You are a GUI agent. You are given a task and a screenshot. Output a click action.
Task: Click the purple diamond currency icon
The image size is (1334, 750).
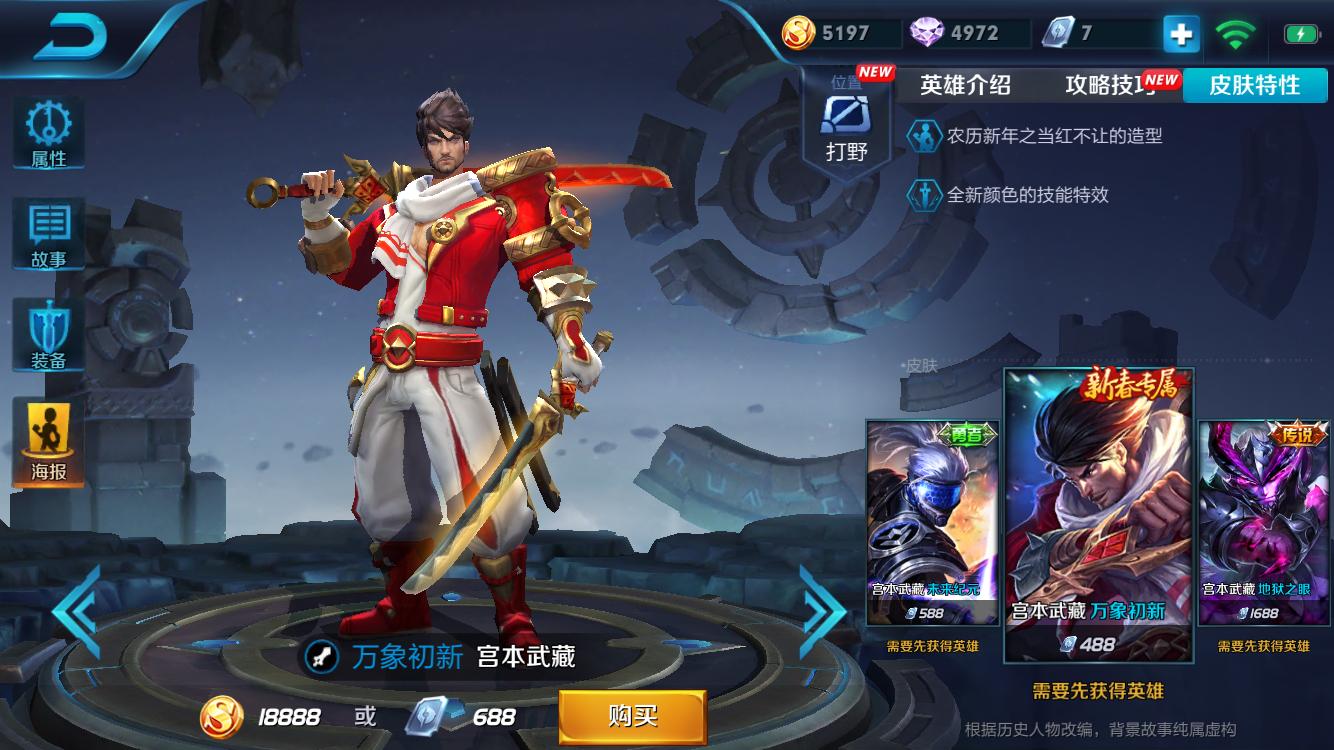929,32
